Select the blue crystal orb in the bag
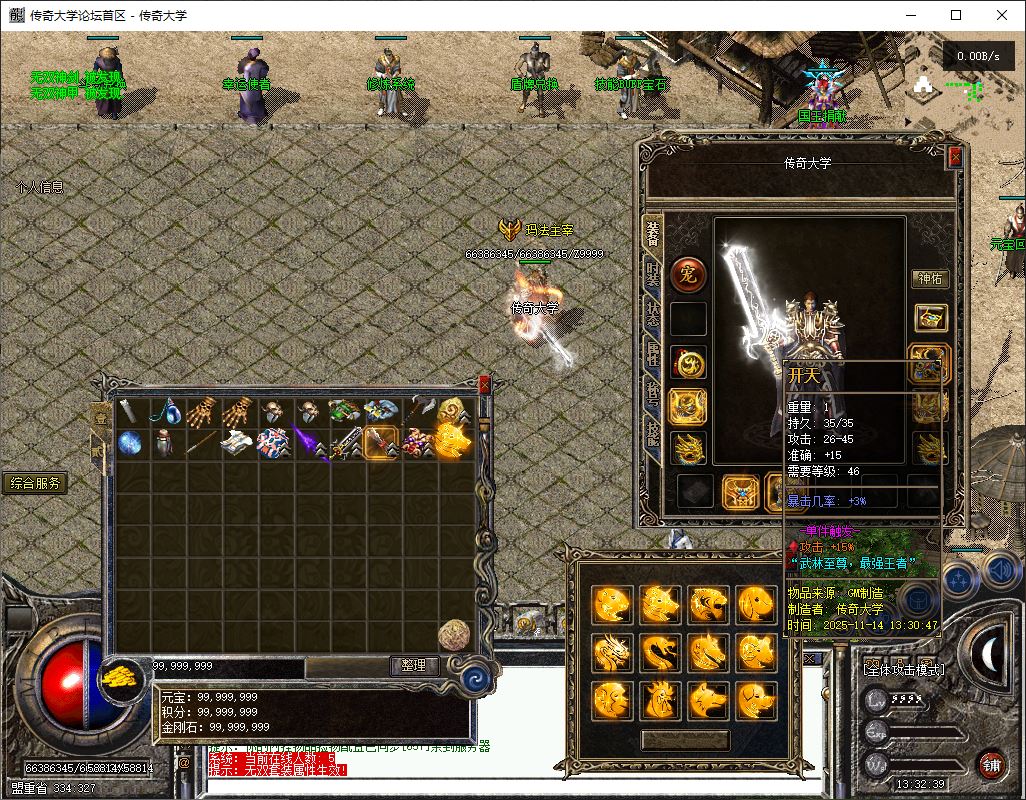The height and width of the screenshot is (800, 1026). [130, 443]
